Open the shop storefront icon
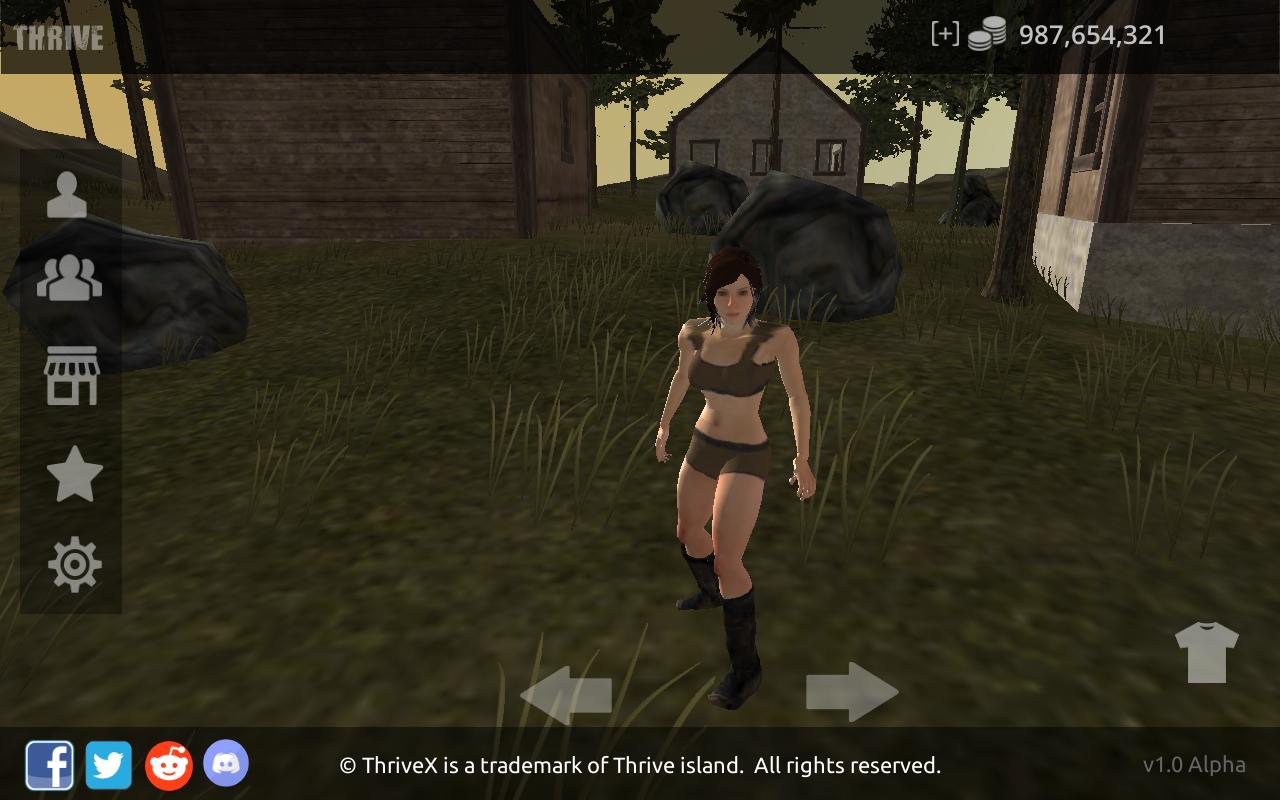1280x800 pixels. point(72,376)
